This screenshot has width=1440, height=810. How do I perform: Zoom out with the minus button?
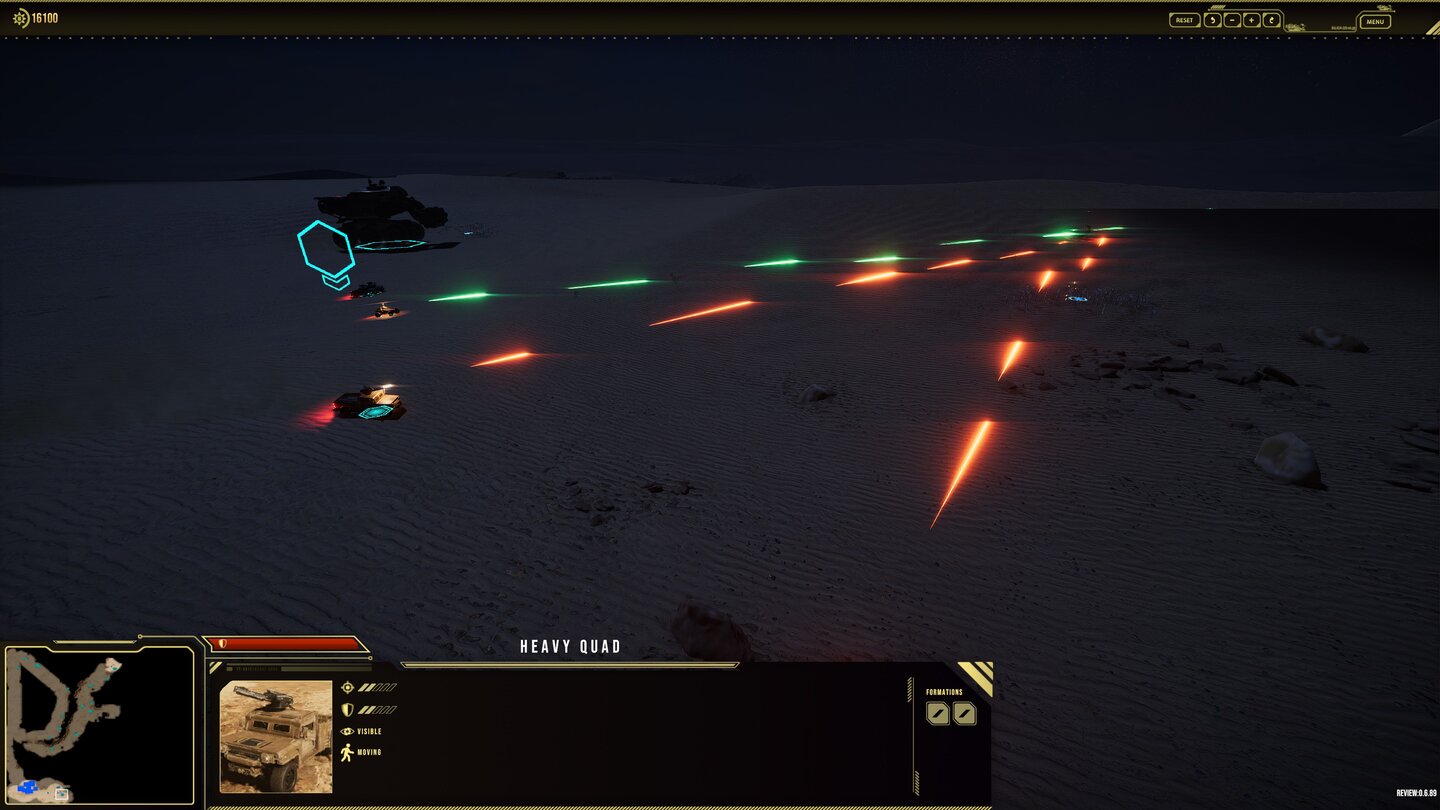(x=1232, y=20)
